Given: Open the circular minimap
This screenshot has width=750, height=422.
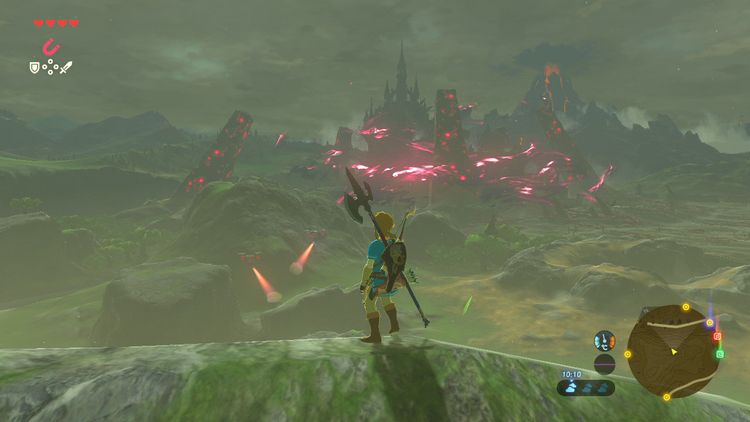Looking at the screenshot, I should (672, 350).
